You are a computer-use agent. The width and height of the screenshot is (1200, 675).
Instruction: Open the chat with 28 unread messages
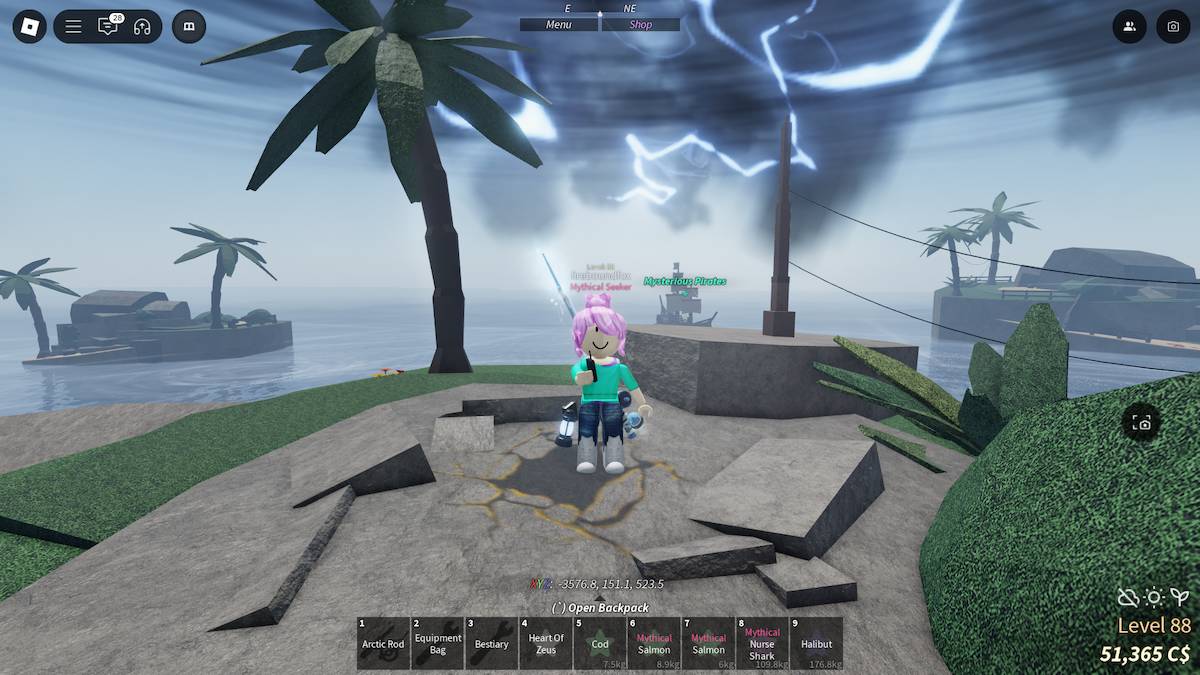click(108, 26)
